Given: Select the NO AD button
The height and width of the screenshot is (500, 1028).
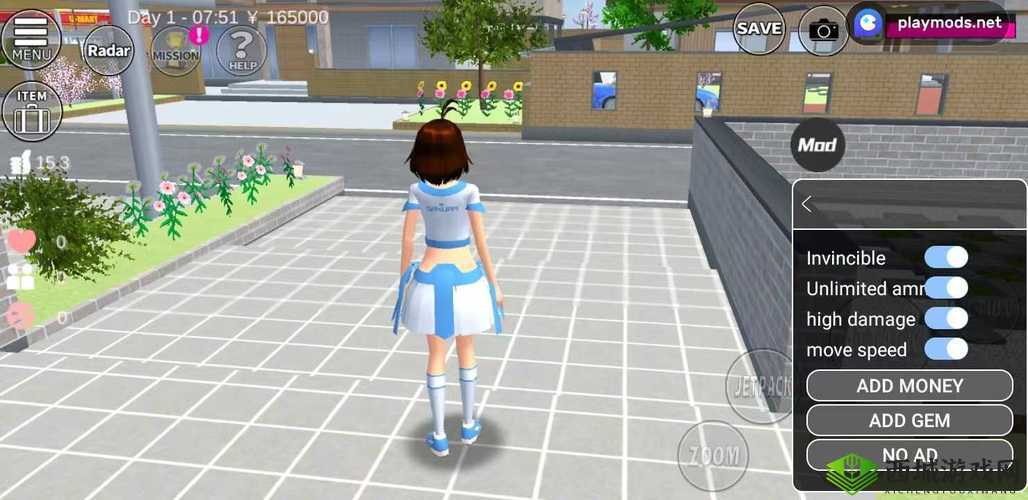Looking at the screenshot, I should (x=909, y=454).
